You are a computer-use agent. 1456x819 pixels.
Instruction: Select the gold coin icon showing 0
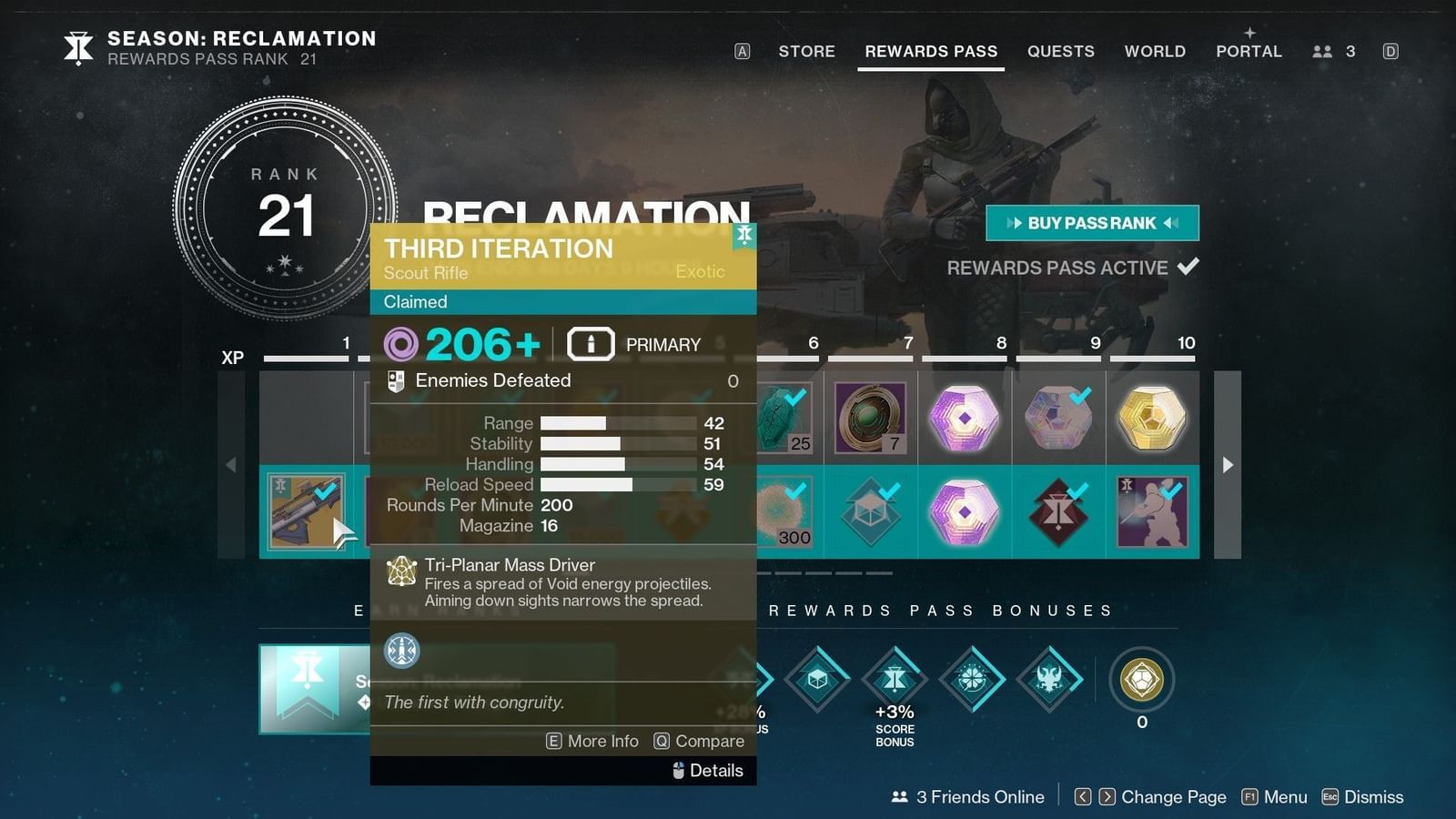pyautogui.click(x=1142, y=678)
